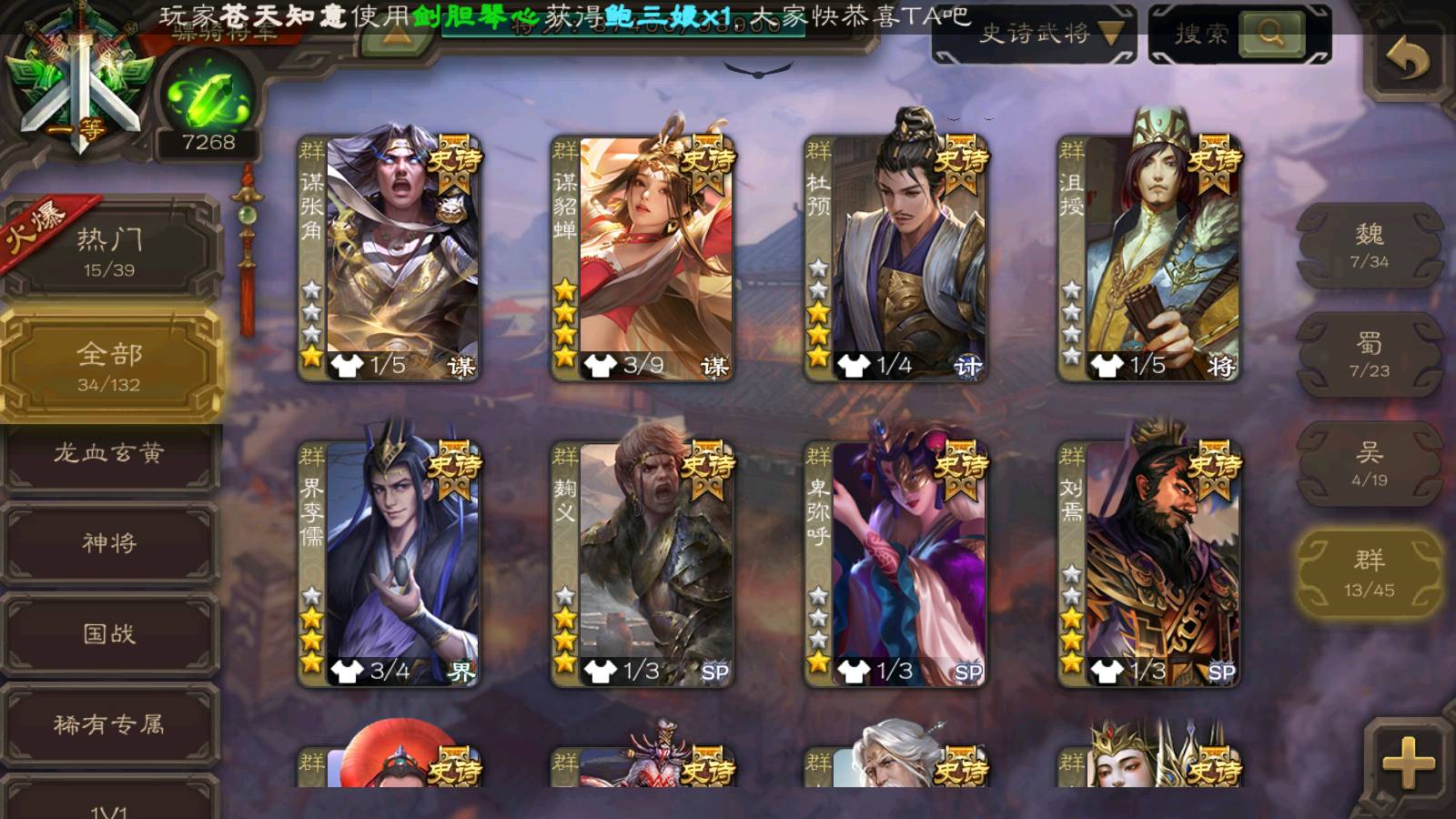Filter heroes by 魏 faction

1369,246
